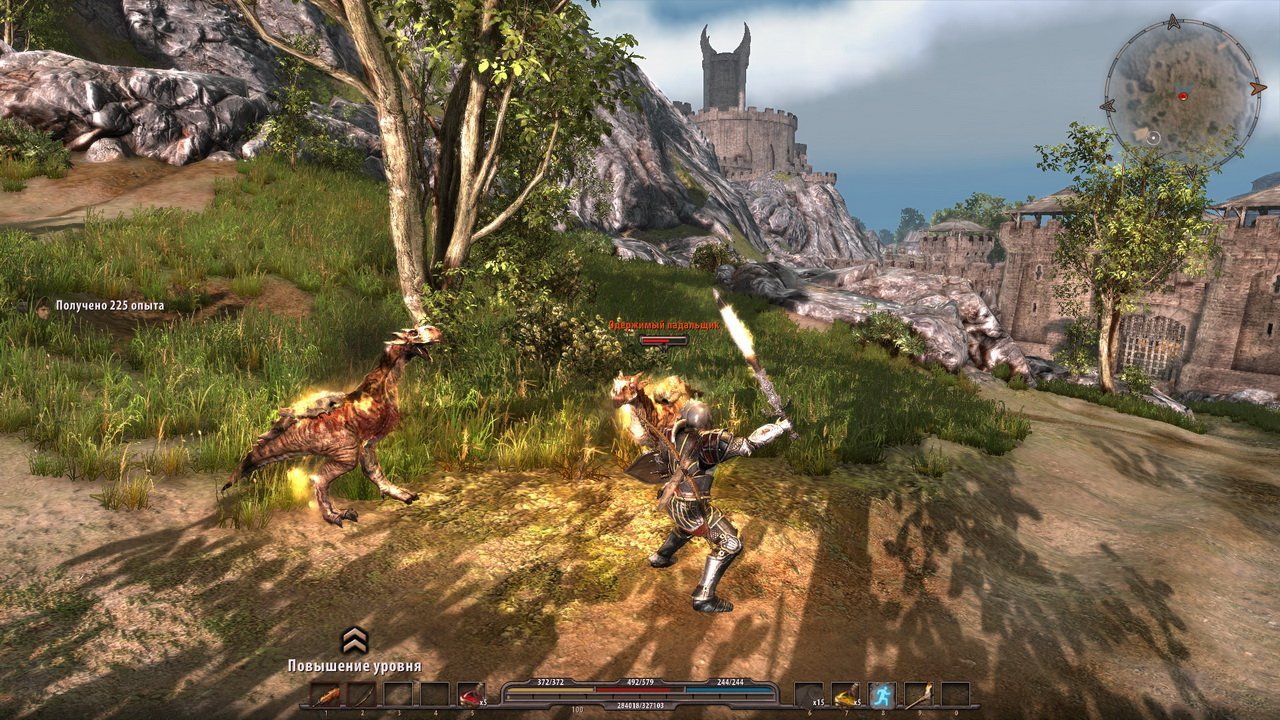Image resolution: width=1280 pixels, height=720 pixels.
Task: Click the orange arrow marker on minimap edge
Action: (x=1258, y=88)
